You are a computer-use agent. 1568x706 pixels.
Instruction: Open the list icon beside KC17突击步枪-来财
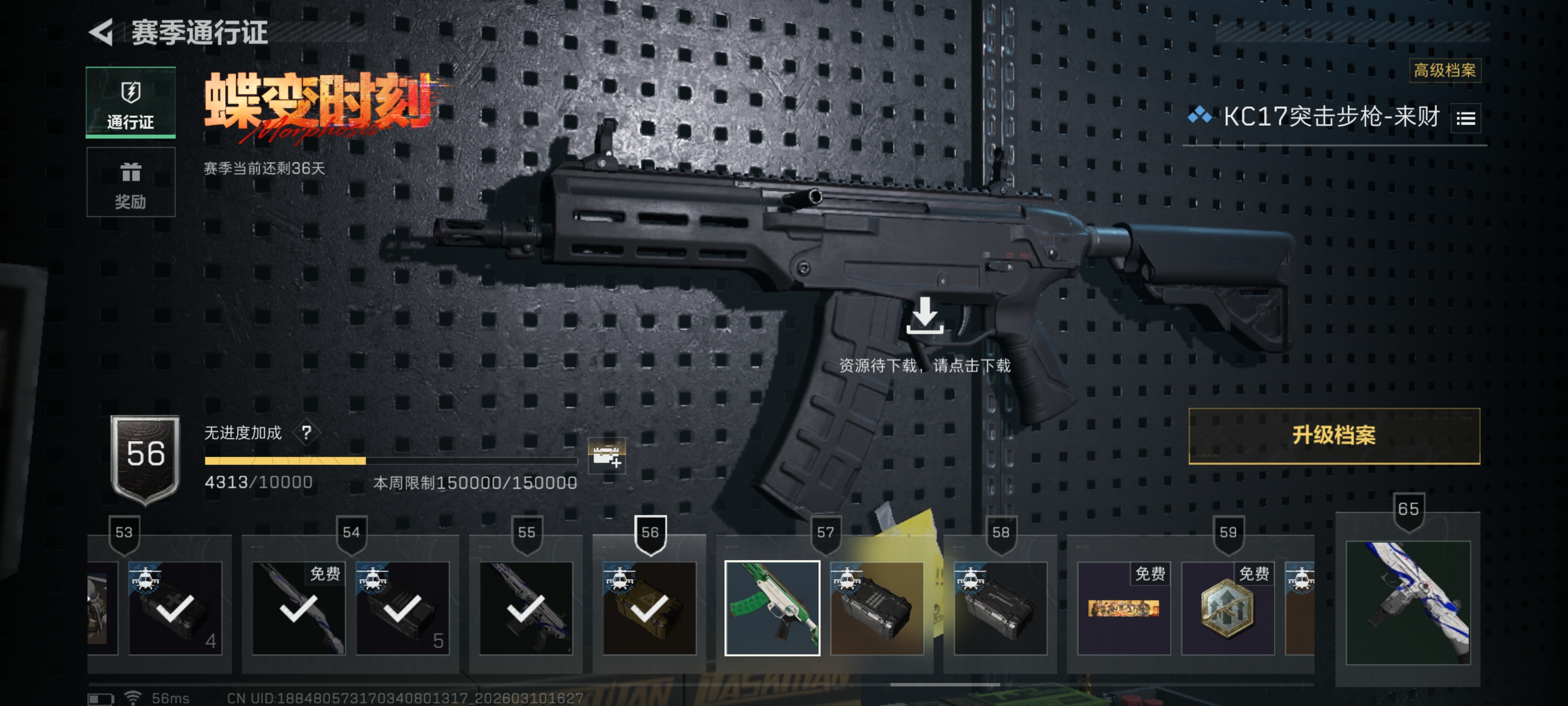pyautogui.click(x=1465, y=118)
